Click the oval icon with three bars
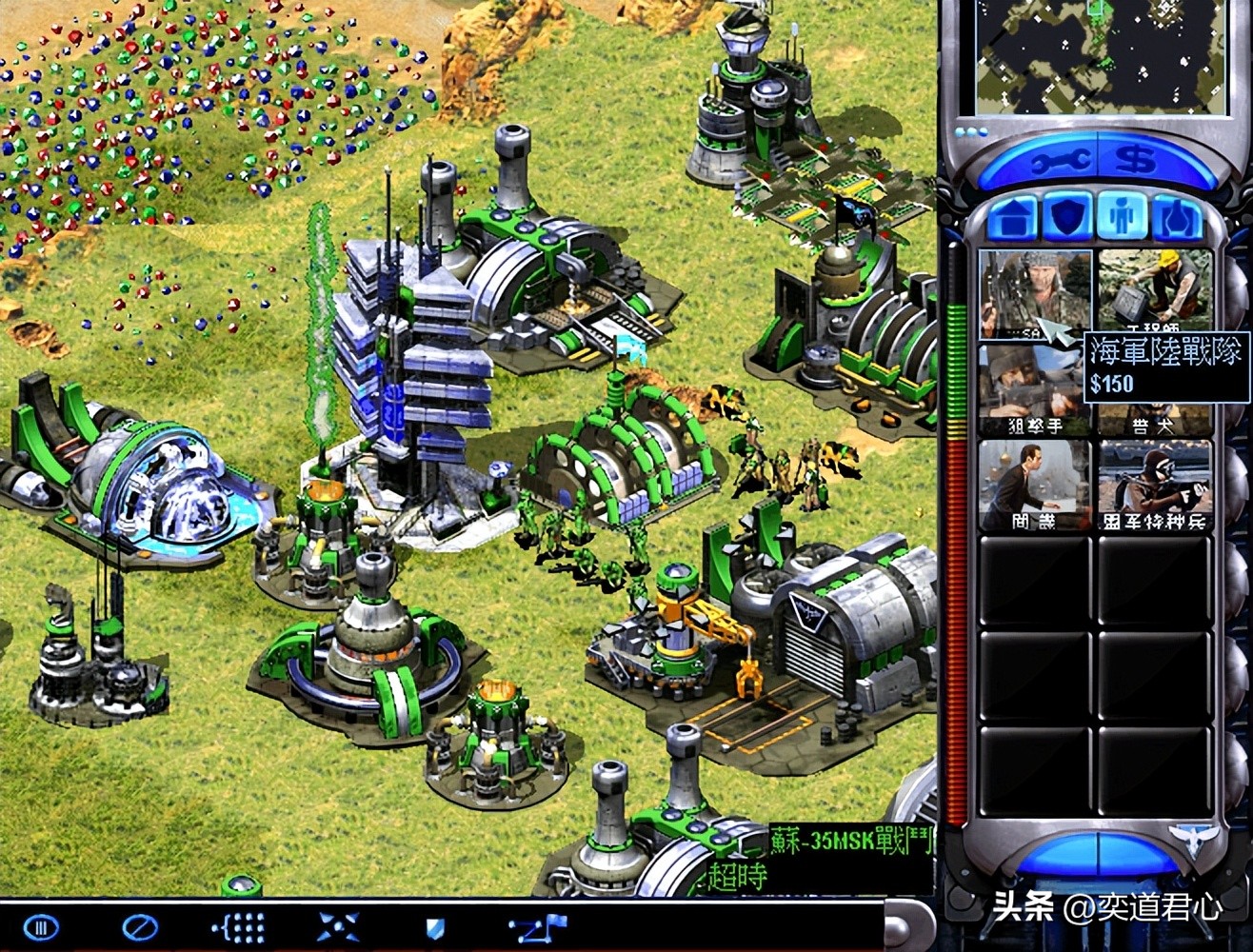This screenshot has height=952, width=1253. (x=40, y=926)
